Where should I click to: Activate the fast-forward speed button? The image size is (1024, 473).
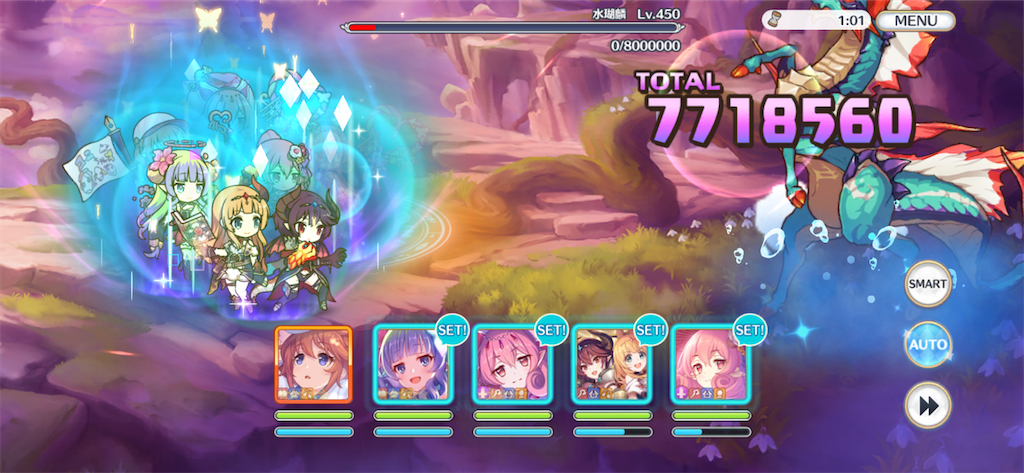pos(927,405)
